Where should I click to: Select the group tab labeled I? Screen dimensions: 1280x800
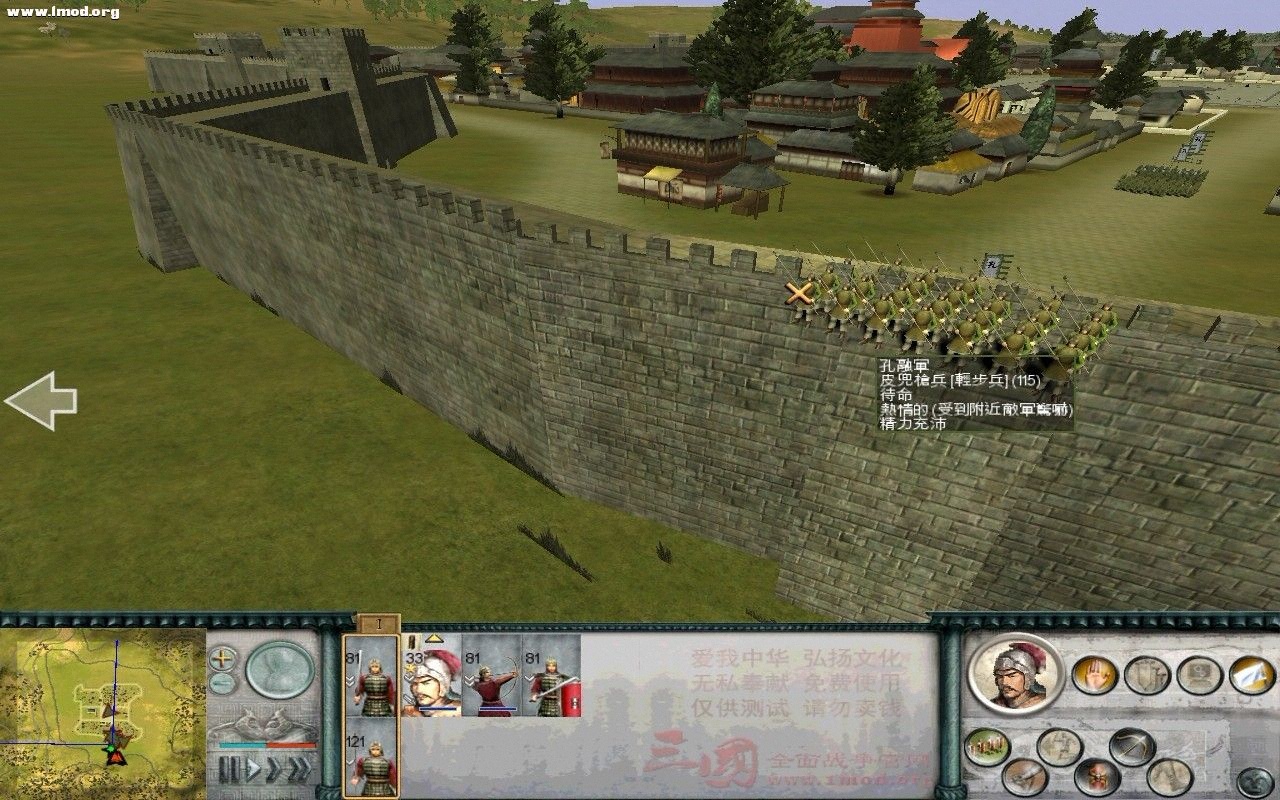379,623
